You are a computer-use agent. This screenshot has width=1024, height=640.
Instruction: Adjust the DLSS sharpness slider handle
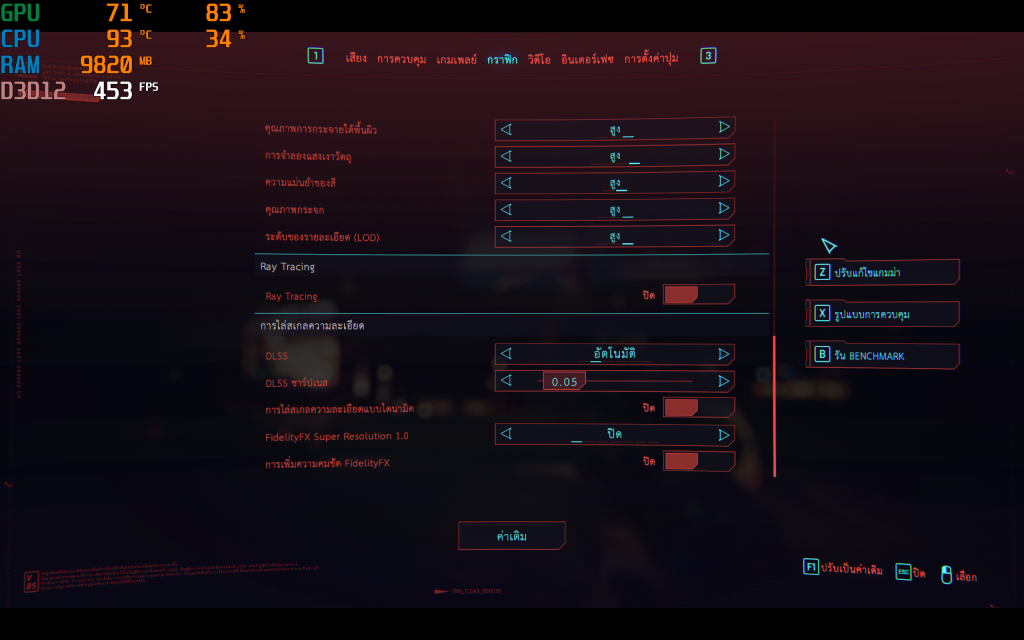(564, 381)
